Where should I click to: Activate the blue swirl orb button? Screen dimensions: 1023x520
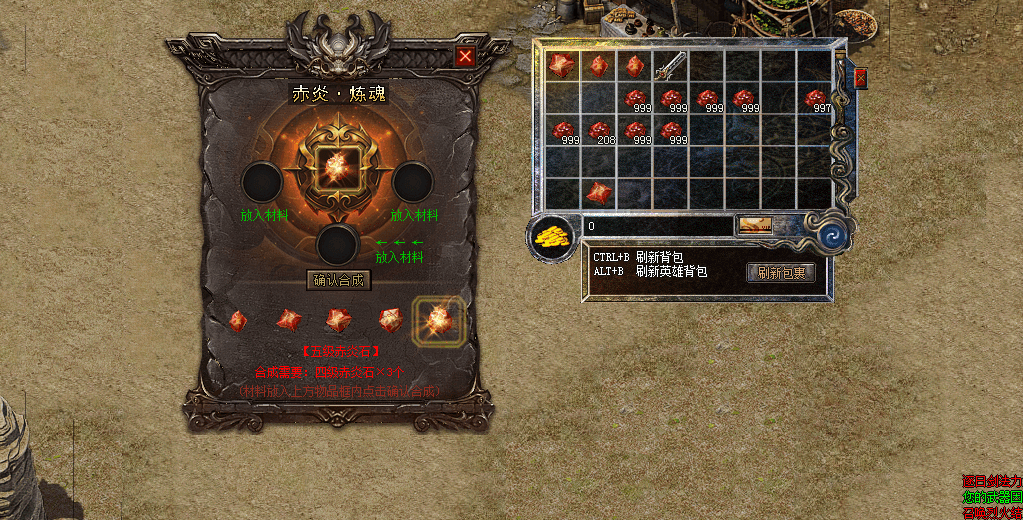point(833,235)
